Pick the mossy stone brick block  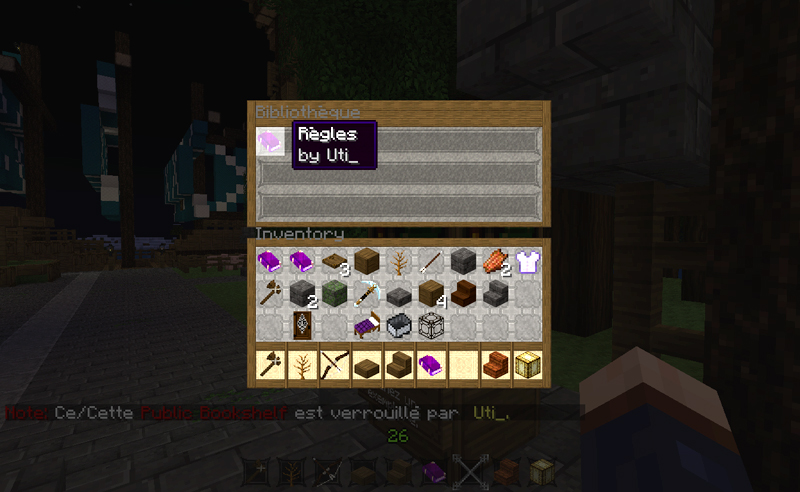point(335,293)
